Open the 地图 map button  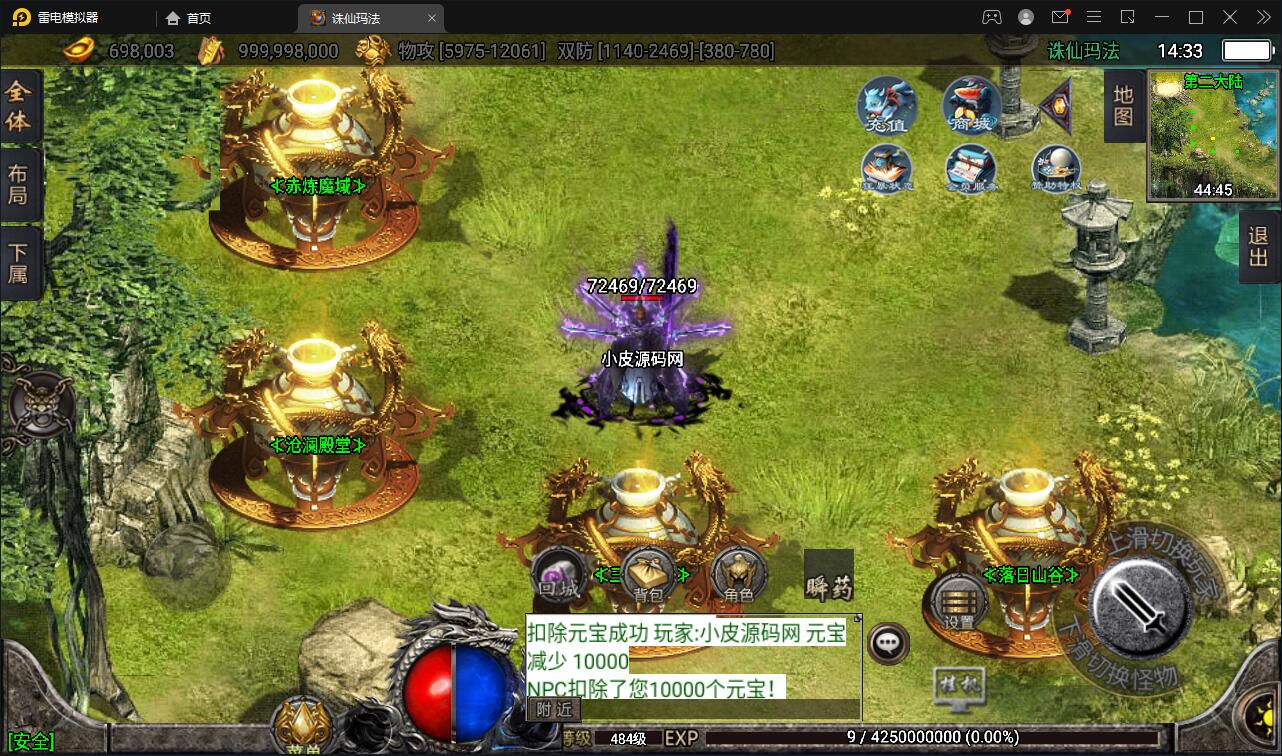point(1123,106)
